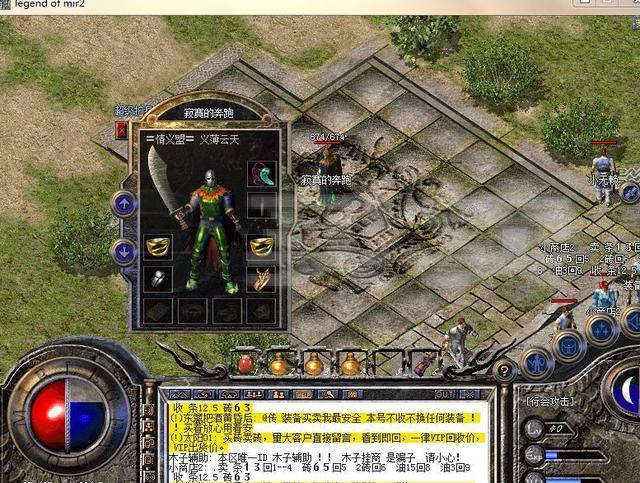Open the four-diamond skills round button

pos(602,331)
